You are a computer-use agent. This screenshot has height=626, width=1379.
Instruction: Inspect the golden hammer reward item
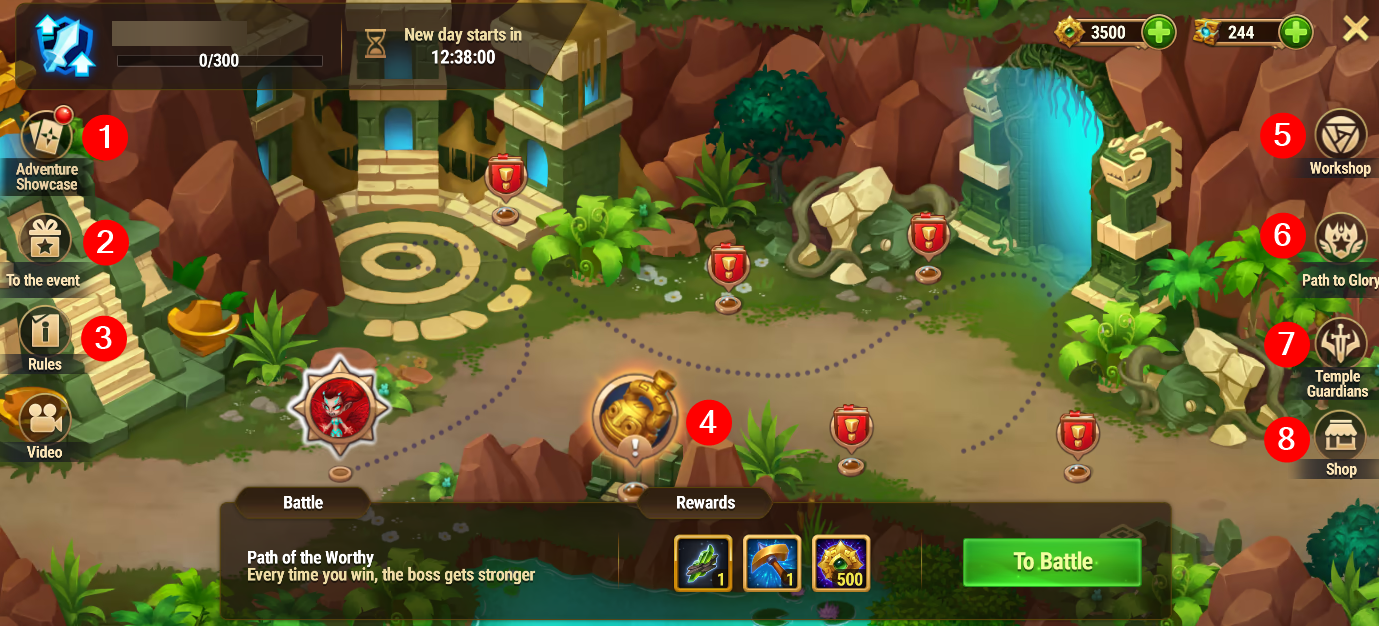(x=772, y=563)
